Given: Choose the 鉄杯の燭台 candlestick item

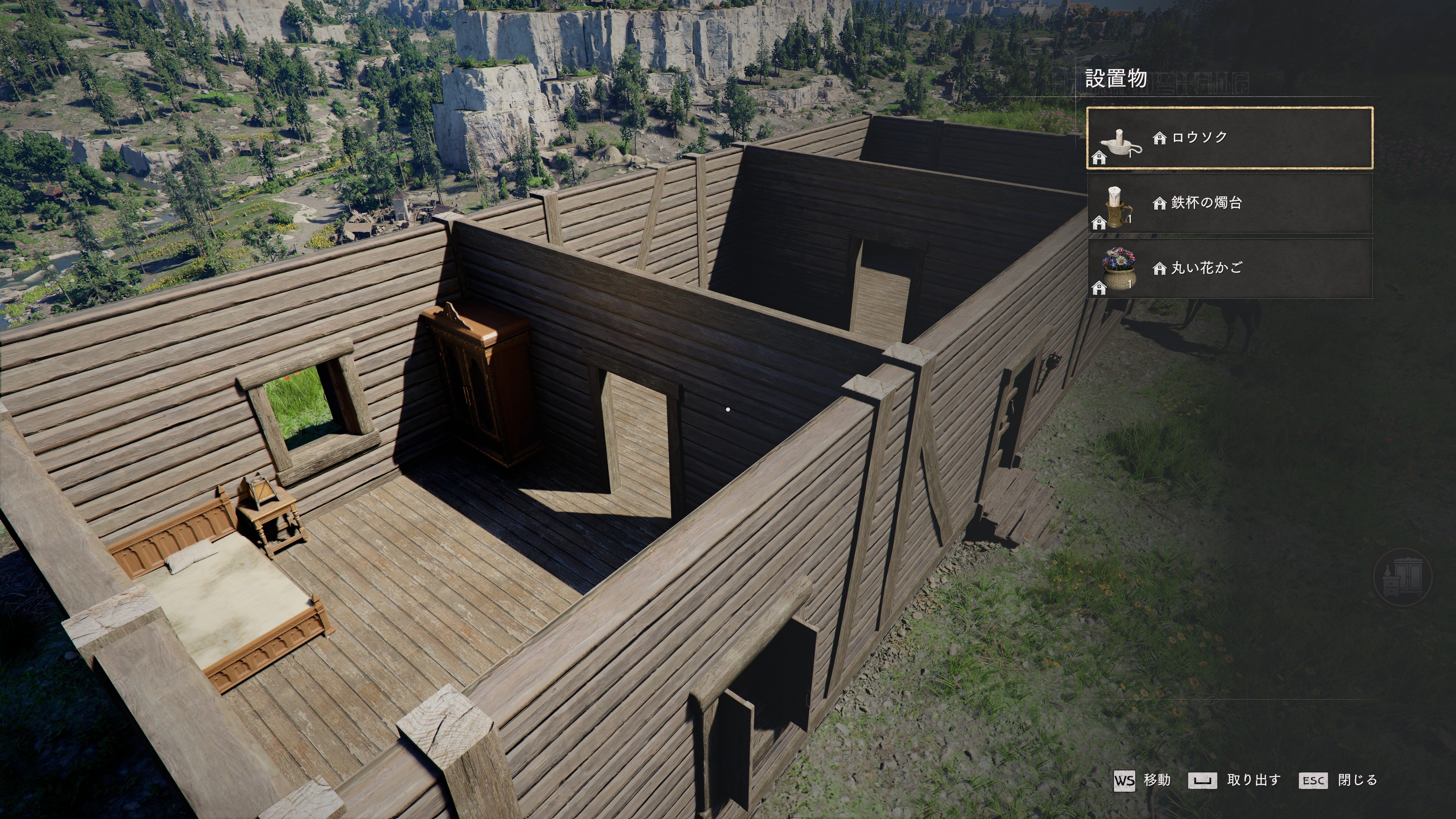Looking at the screenshot, I should click(x=1229, y=203).
